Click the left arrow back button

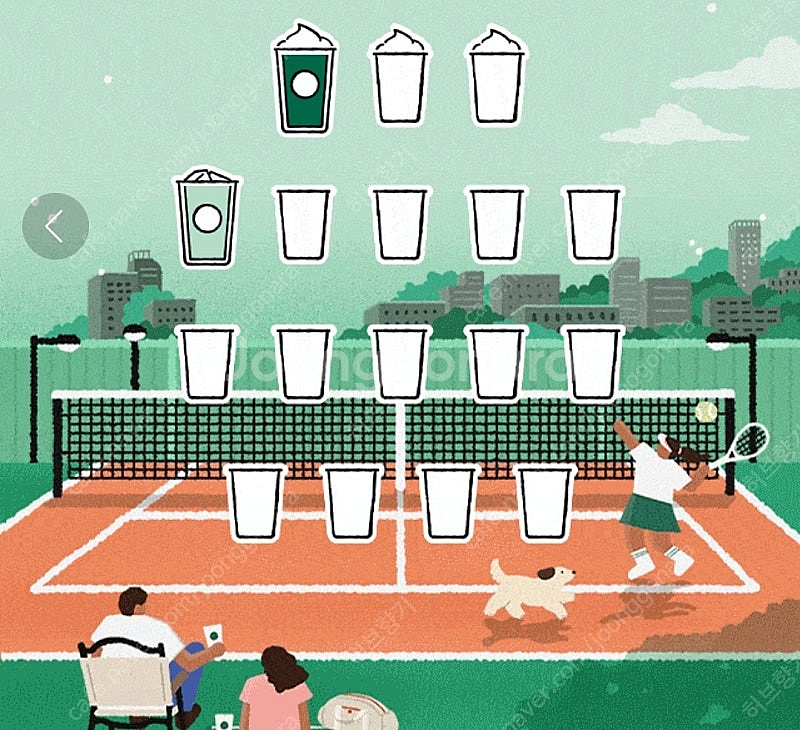(x=54, y=227)
